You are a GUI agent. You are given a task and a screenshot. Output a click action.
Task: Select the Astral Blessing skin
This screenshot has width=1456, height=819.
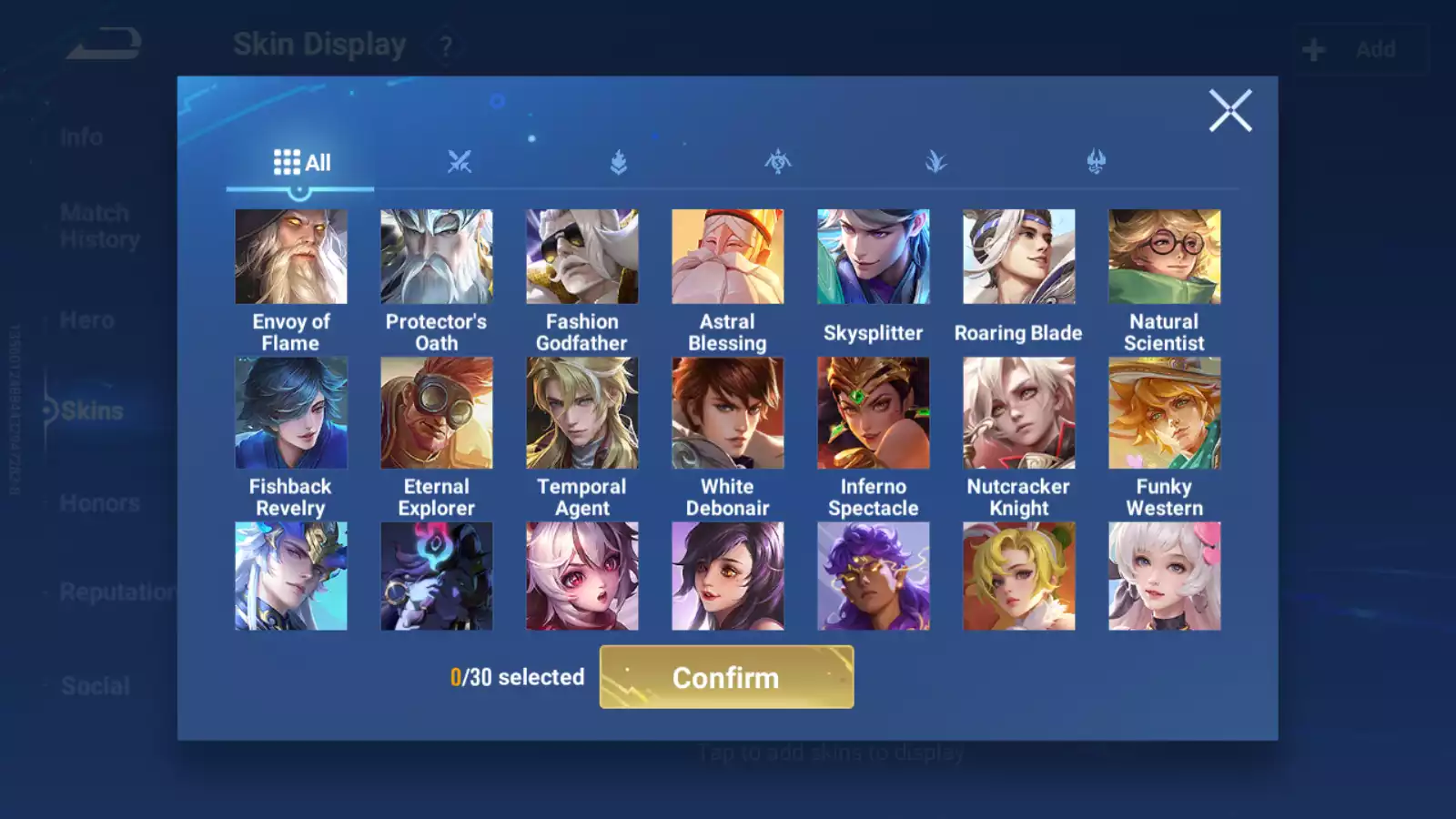[728, 257]
